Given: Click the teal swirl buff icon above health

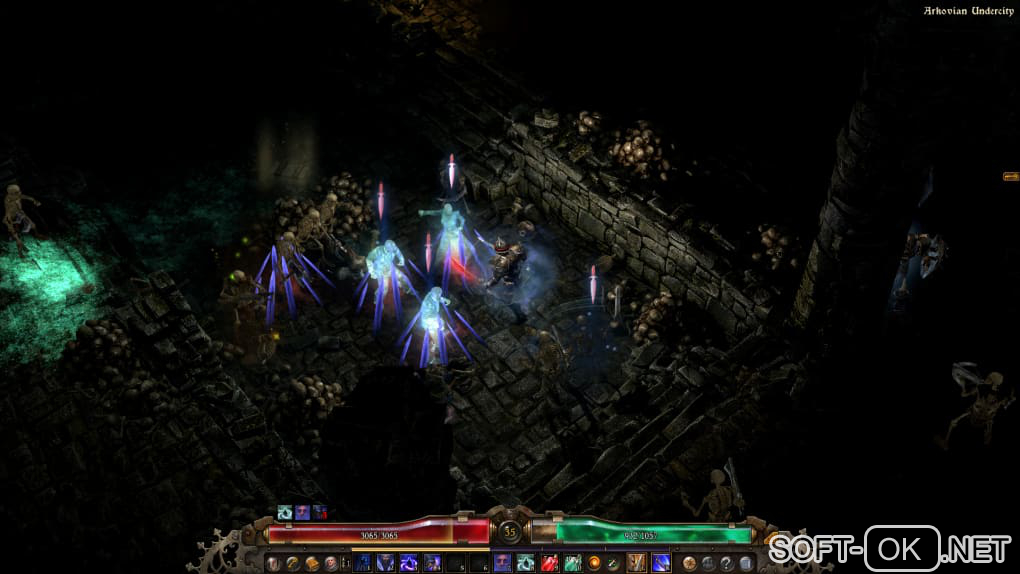Looking at the screenshot, I should click(x=285, y=512).
